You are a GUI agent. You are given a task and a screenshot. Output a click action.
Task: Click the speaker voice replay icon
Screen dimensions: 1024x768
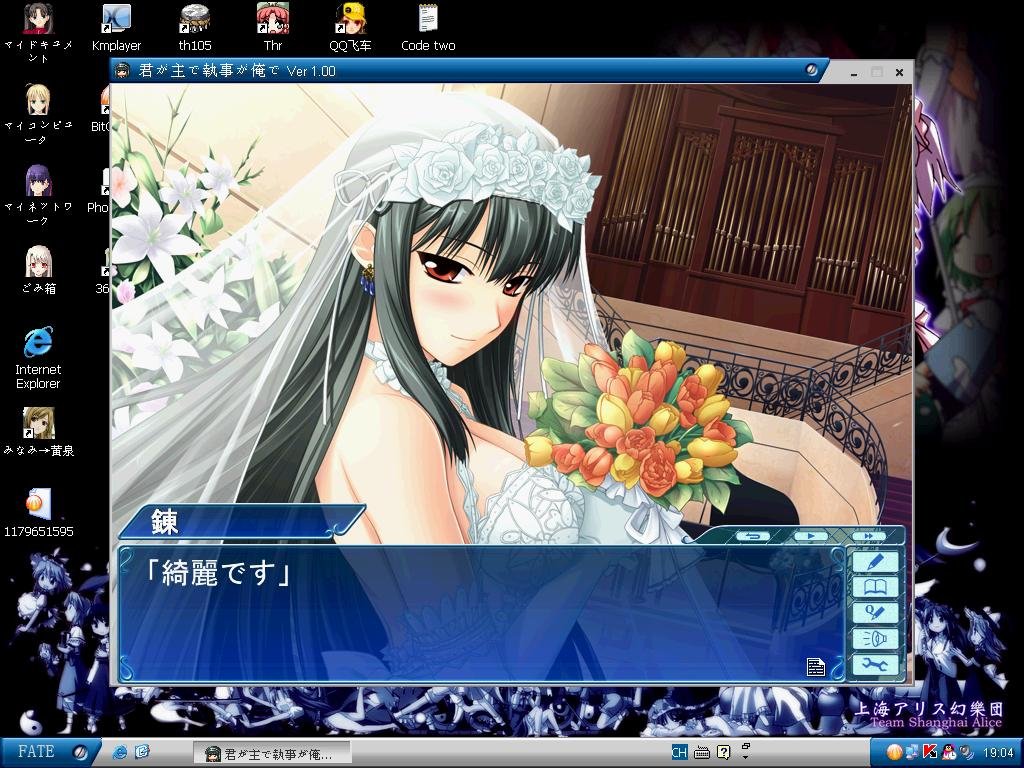pos(875,639)
